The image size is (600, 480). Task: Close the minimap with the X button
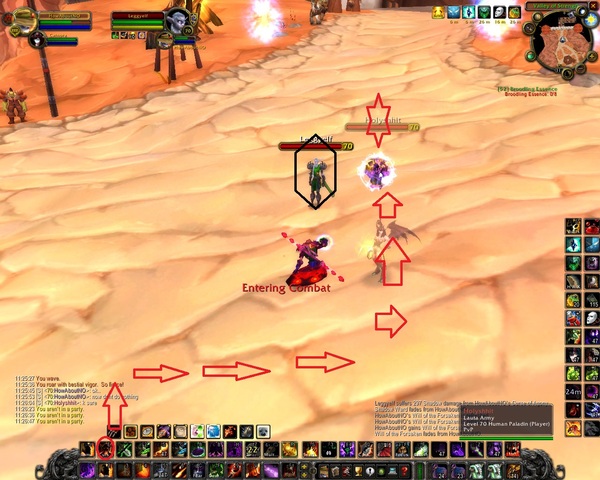pos(590,7)
